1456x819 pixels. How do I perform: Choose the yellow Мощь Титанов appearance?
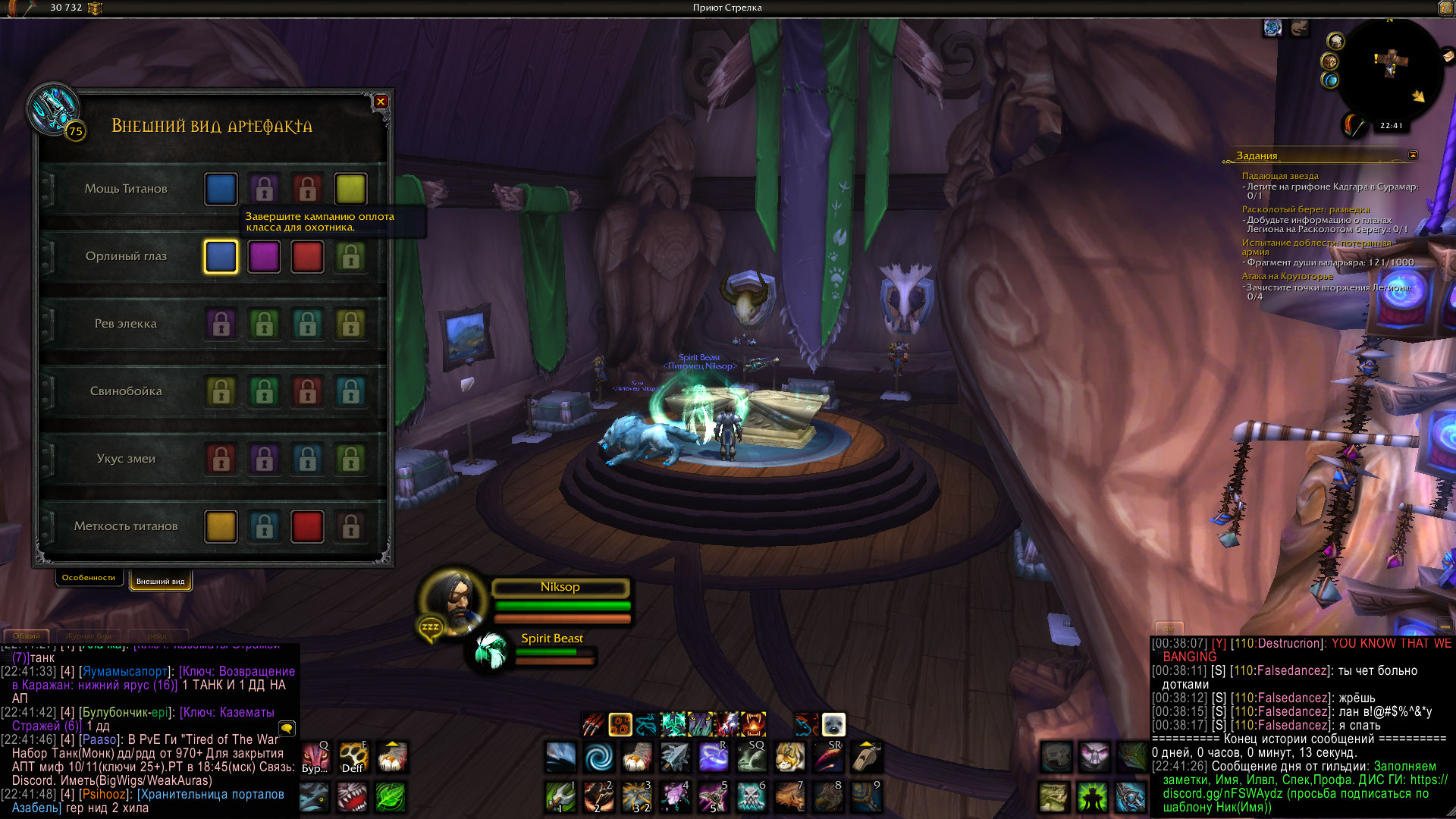tap(350, 189)
